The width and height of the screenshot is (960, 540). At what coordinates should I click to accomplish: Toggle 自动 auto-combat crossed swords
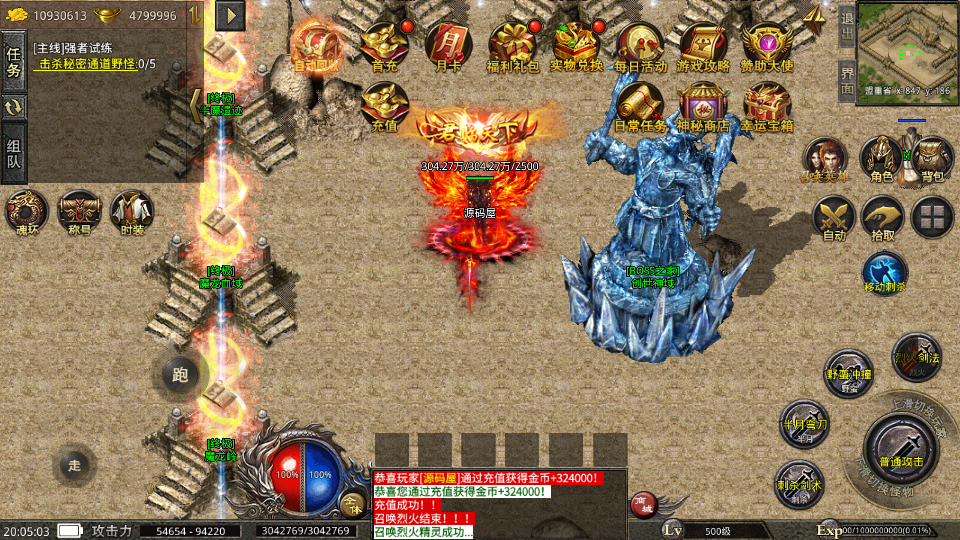(833, 217)
